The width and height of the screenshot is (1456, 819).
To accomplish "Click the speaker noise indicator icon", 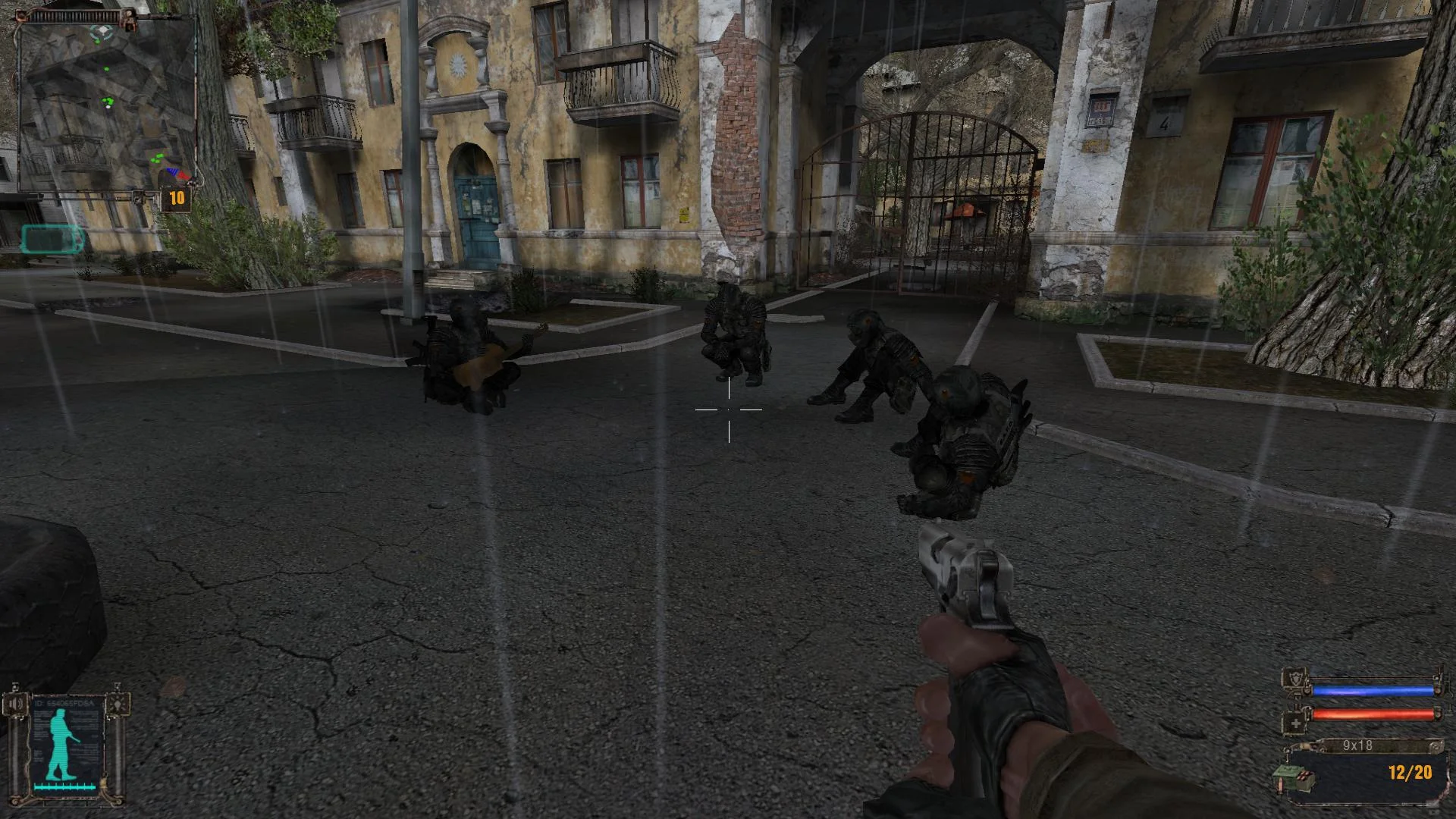I will (x=15, y=703).
